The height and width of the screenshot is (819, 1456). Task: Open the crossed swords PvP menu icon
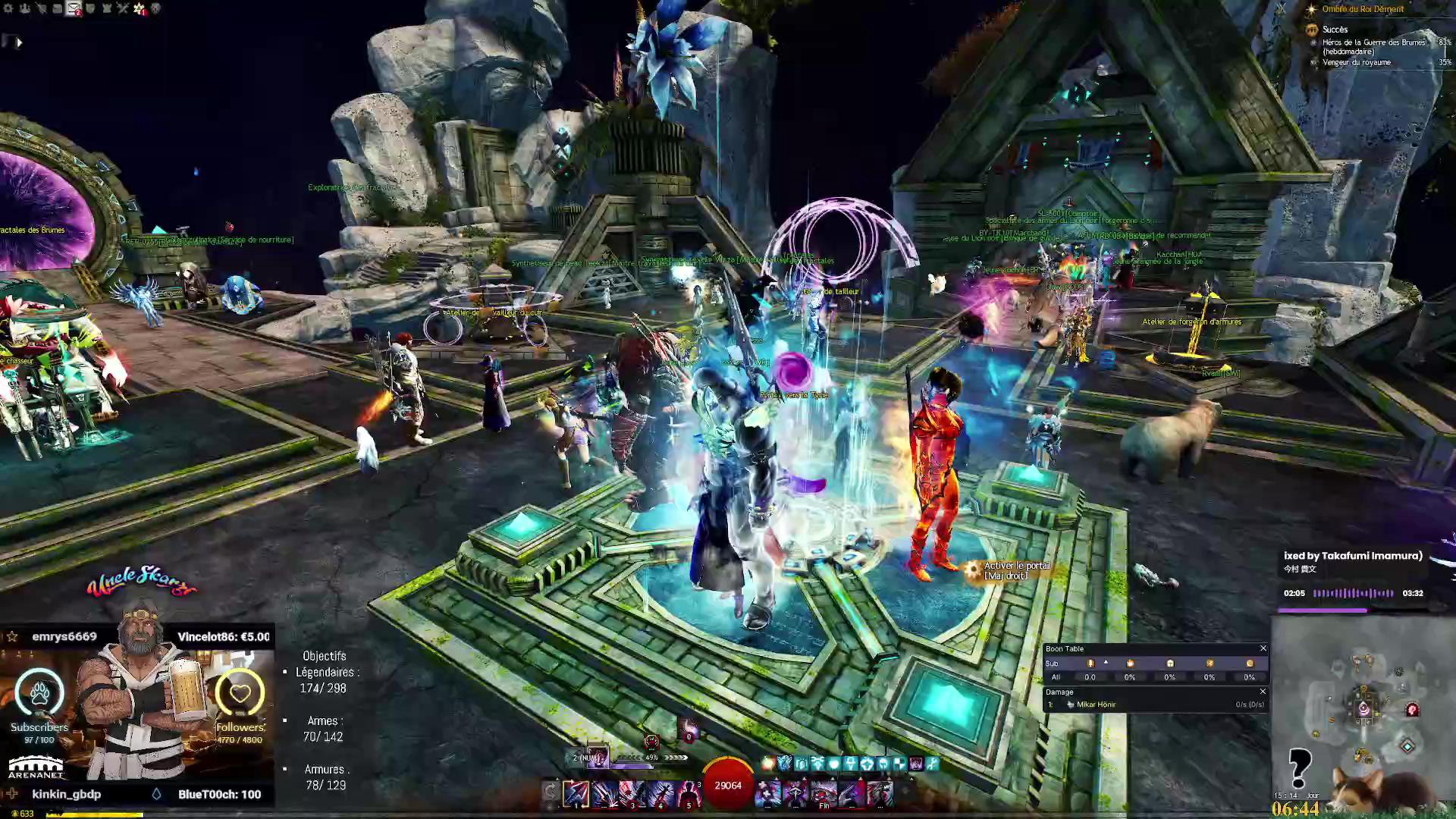click(123, 8)
